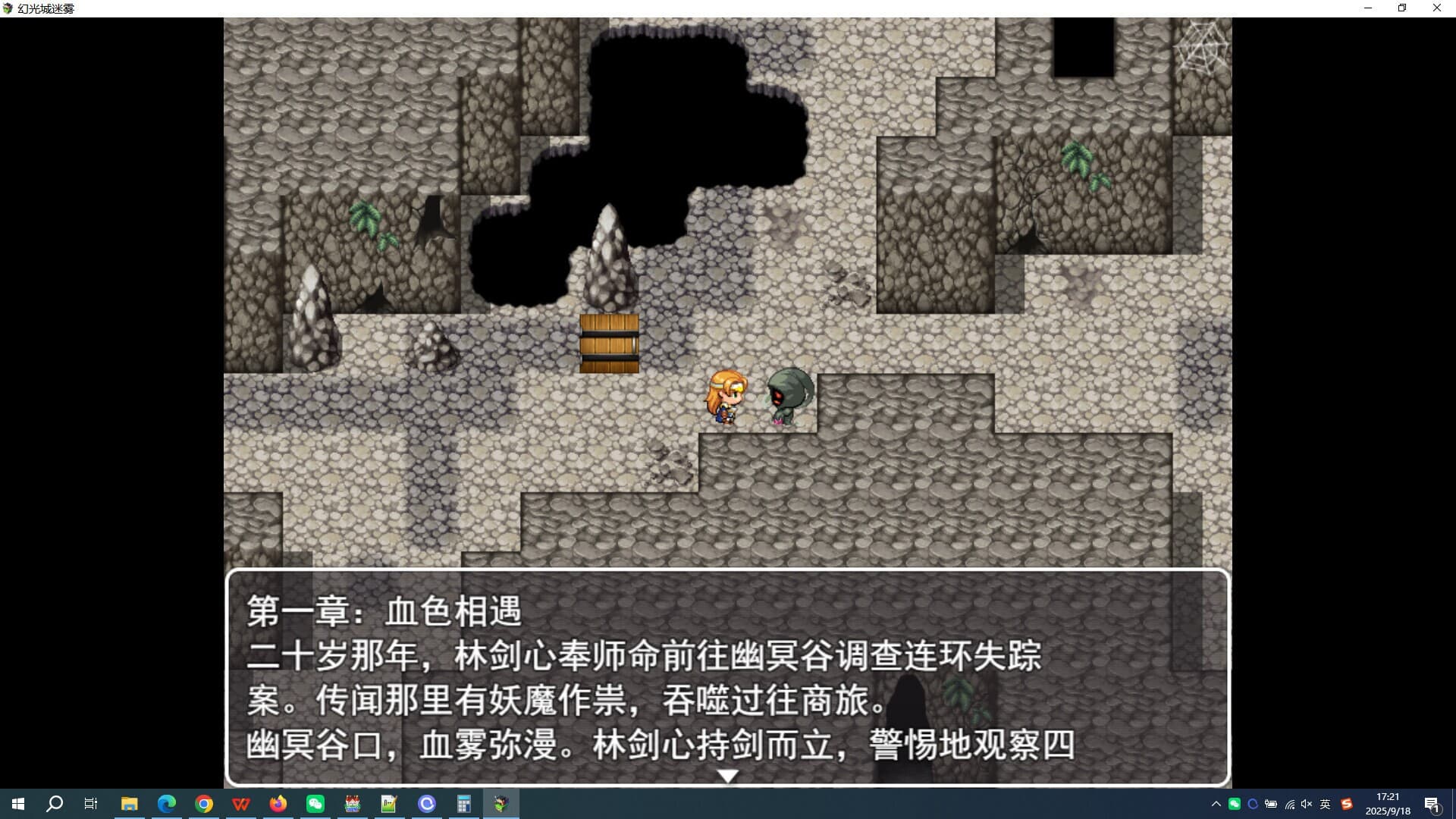This screenshot has width=1456, height=819.
Task: Open Microsoft Edge from the taskbar
Action: (166, 804)
